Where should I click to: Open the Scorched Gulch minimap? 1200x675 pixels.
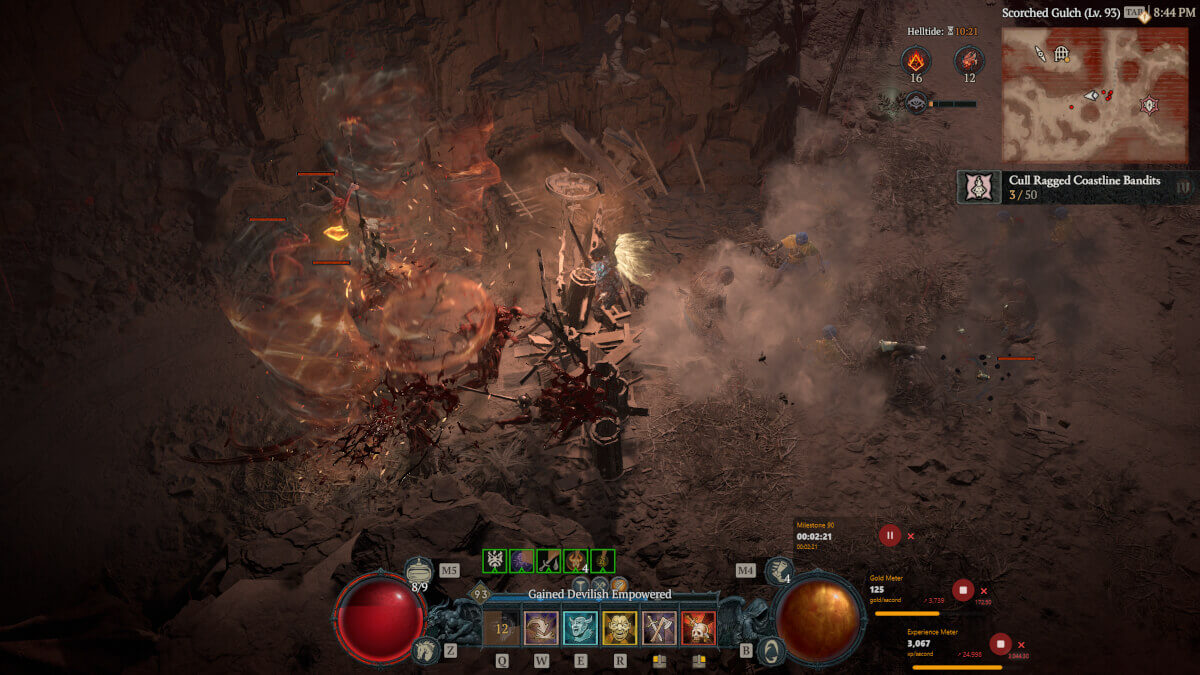(1094, 95)
